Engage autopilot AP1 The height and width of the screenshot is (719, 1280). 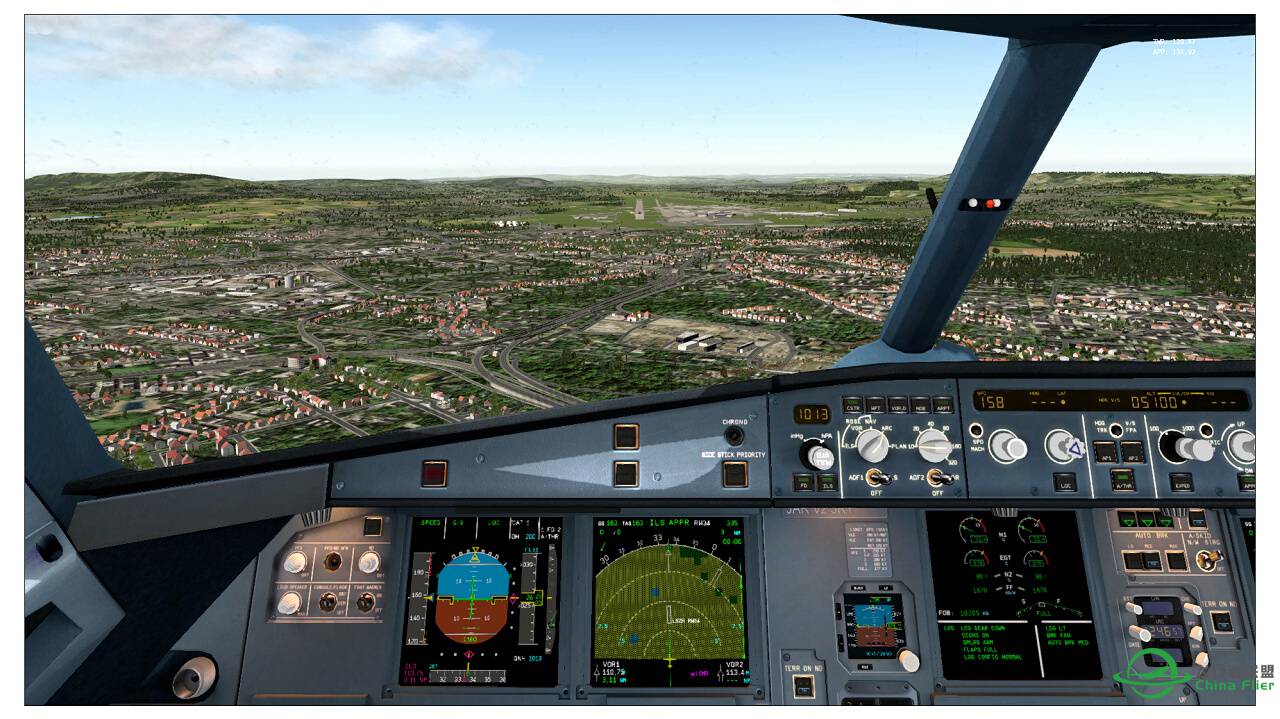tap(1105, 452)
